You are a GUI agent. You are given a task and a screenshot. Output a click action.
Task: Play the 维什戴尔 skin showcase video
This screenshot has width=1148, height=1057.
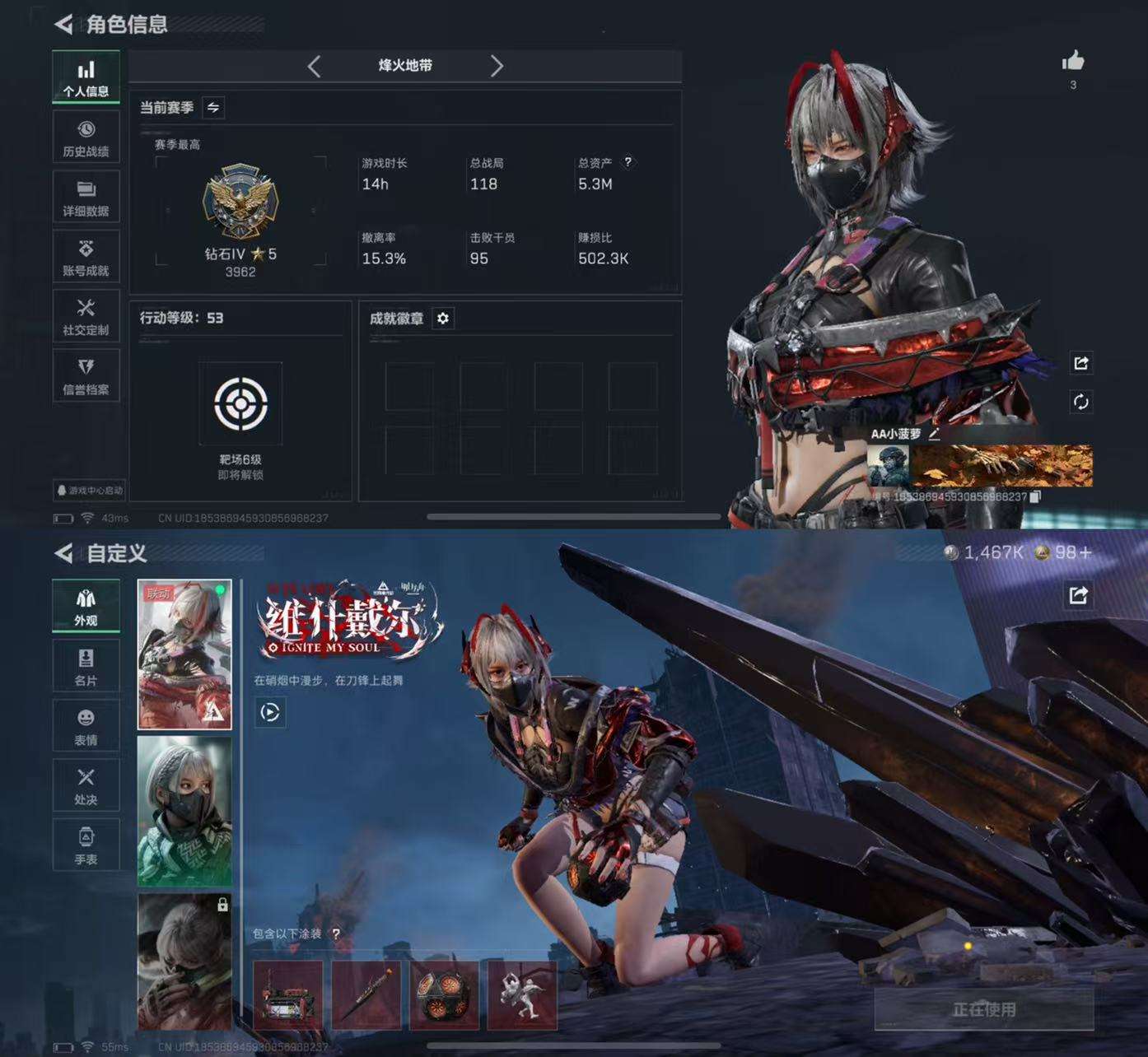[268, 714]
